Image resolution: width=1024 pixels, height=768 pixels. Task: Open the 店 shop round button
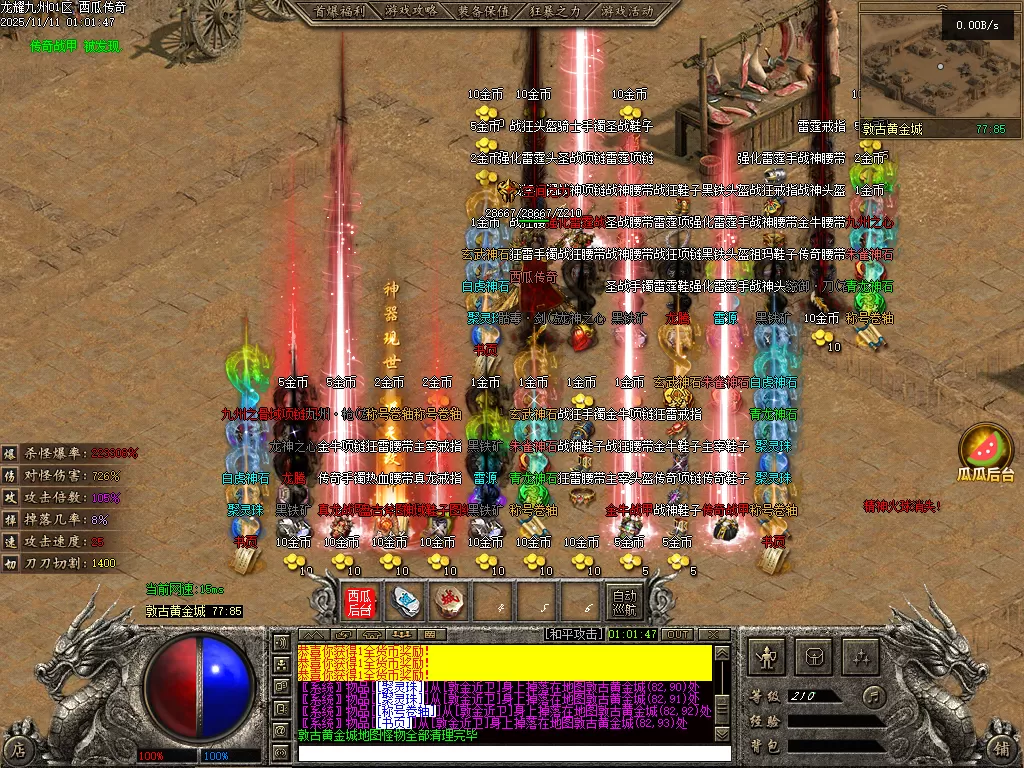(x=19, y=747)
